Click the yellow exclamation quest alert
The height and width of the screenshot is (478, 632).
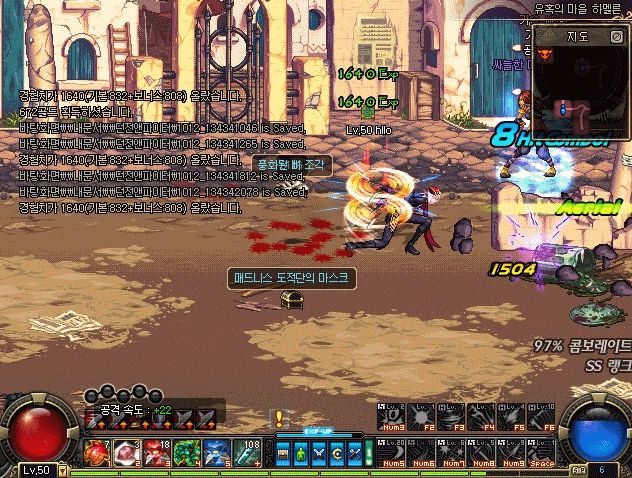pyautogui.click(x=279, y=419)
